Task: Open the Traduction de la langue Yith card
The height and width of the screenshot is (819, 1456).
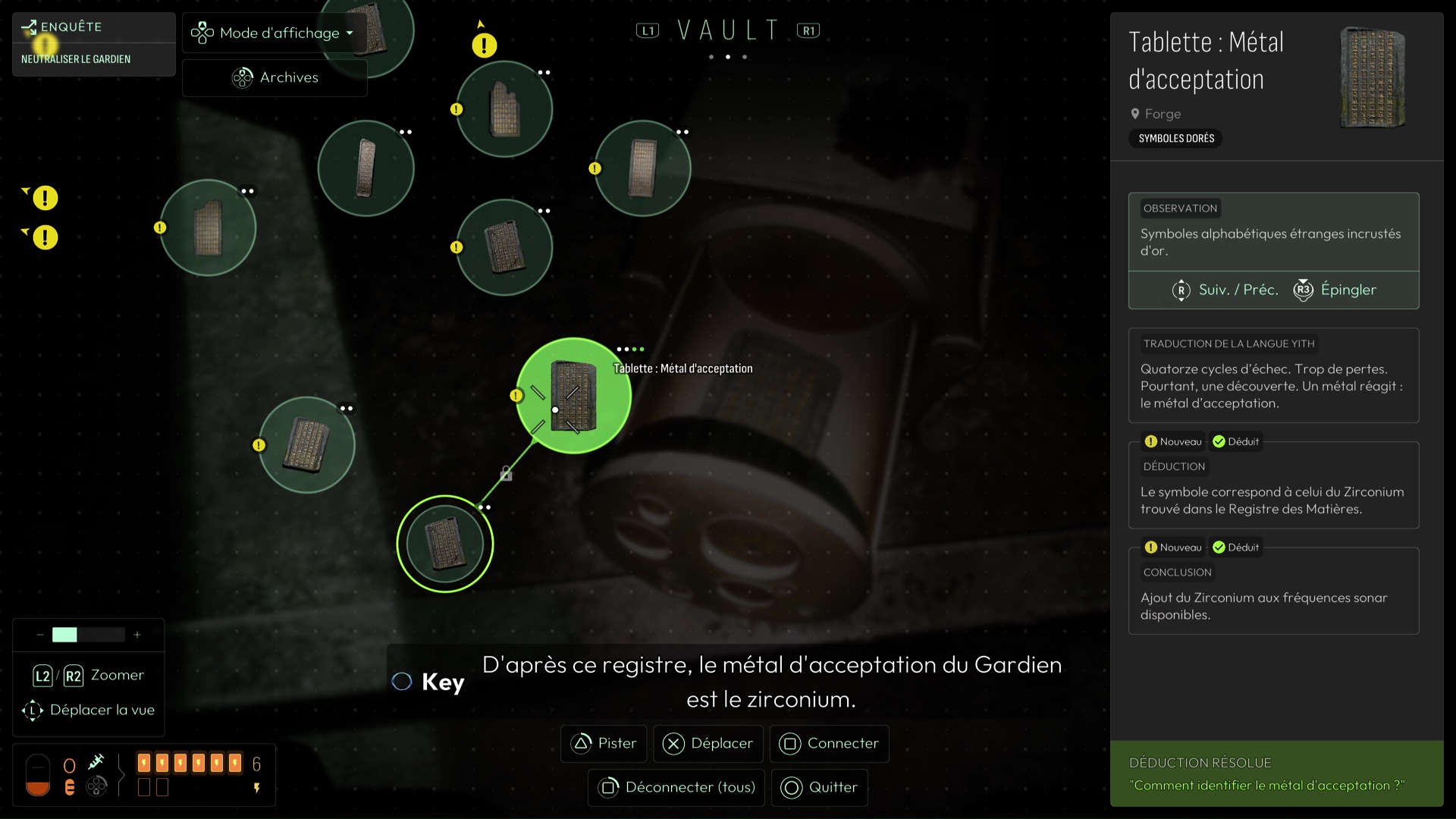Action: point(1273,375)
